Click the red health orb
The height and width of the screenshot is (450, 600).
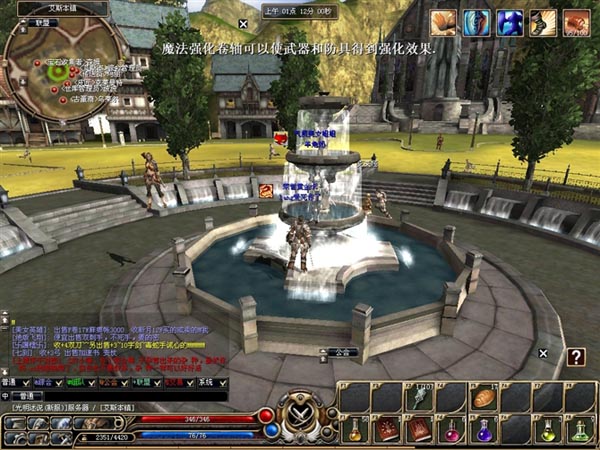click(x=266, y=415)
